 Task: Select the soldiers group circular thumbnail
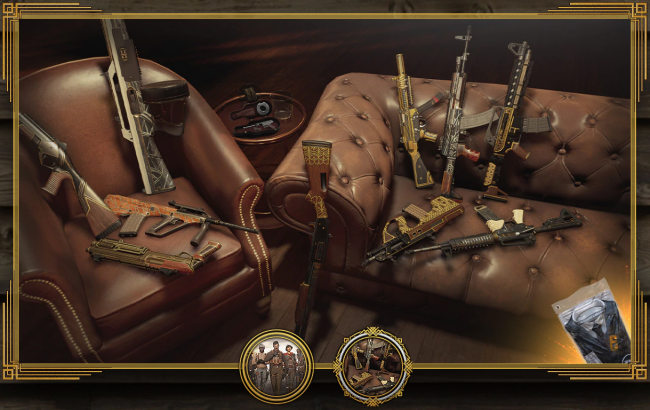(x=276, y=366)
